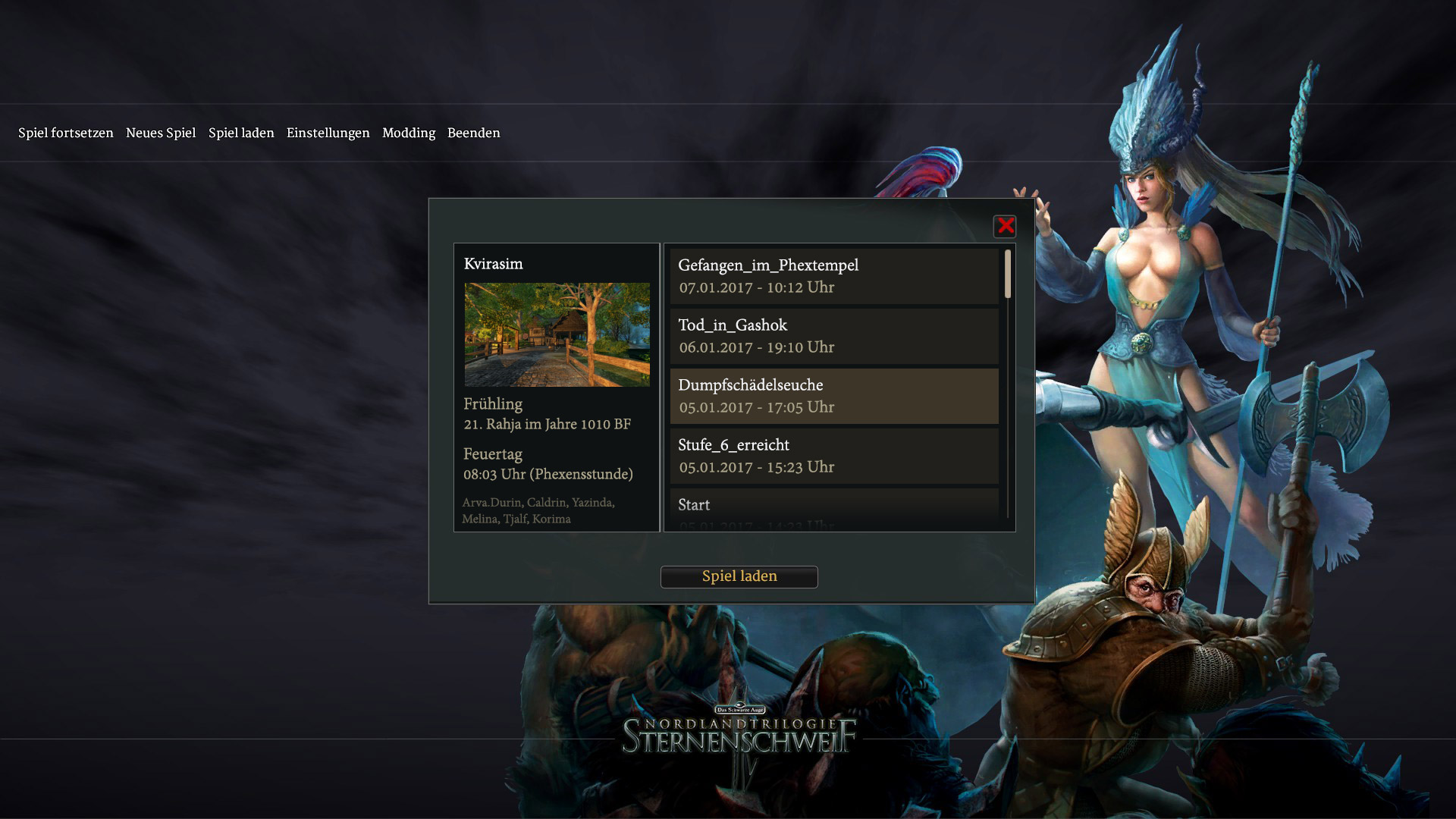Click Spiel fortsetzen in the top menu

click(x=66, y=133)
